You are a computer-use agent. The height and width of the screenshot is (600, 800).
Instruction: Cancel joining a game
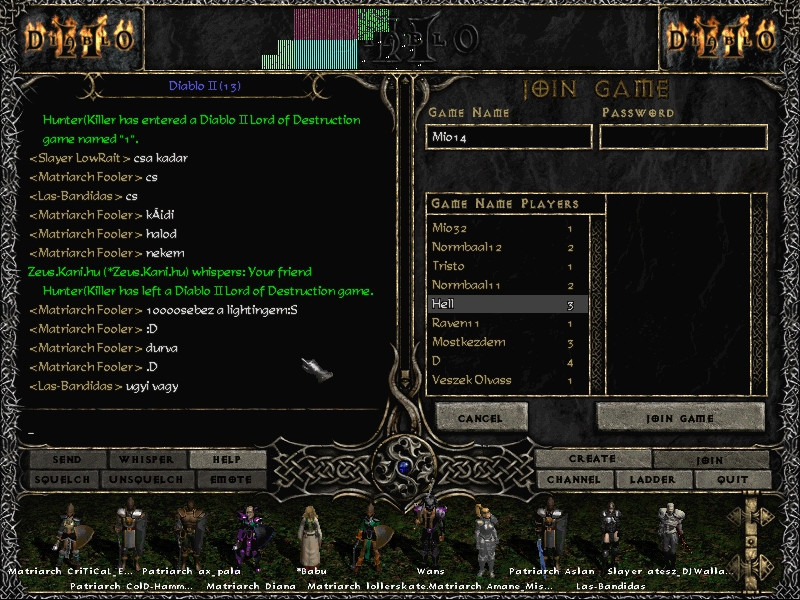point(481,418)
